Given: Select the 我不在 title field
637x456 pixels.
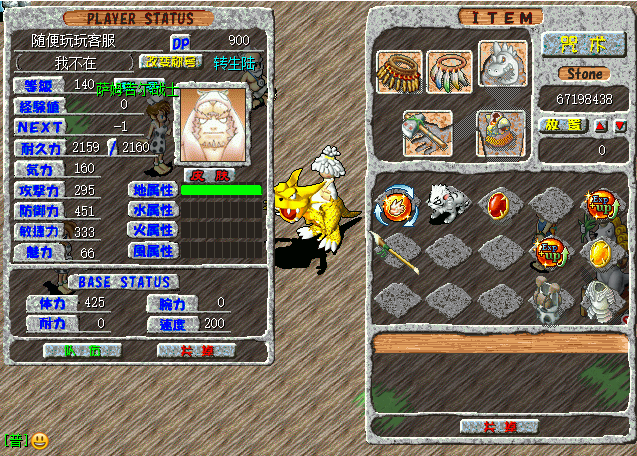Looking at the screenshot, I should coord(74,62).
